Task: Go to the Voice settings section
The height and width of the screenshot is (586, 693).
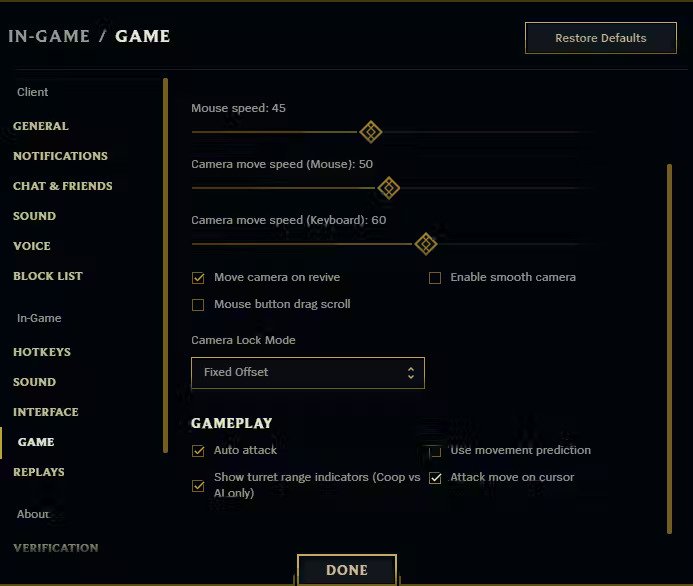Action: click(x=32, y=246)
